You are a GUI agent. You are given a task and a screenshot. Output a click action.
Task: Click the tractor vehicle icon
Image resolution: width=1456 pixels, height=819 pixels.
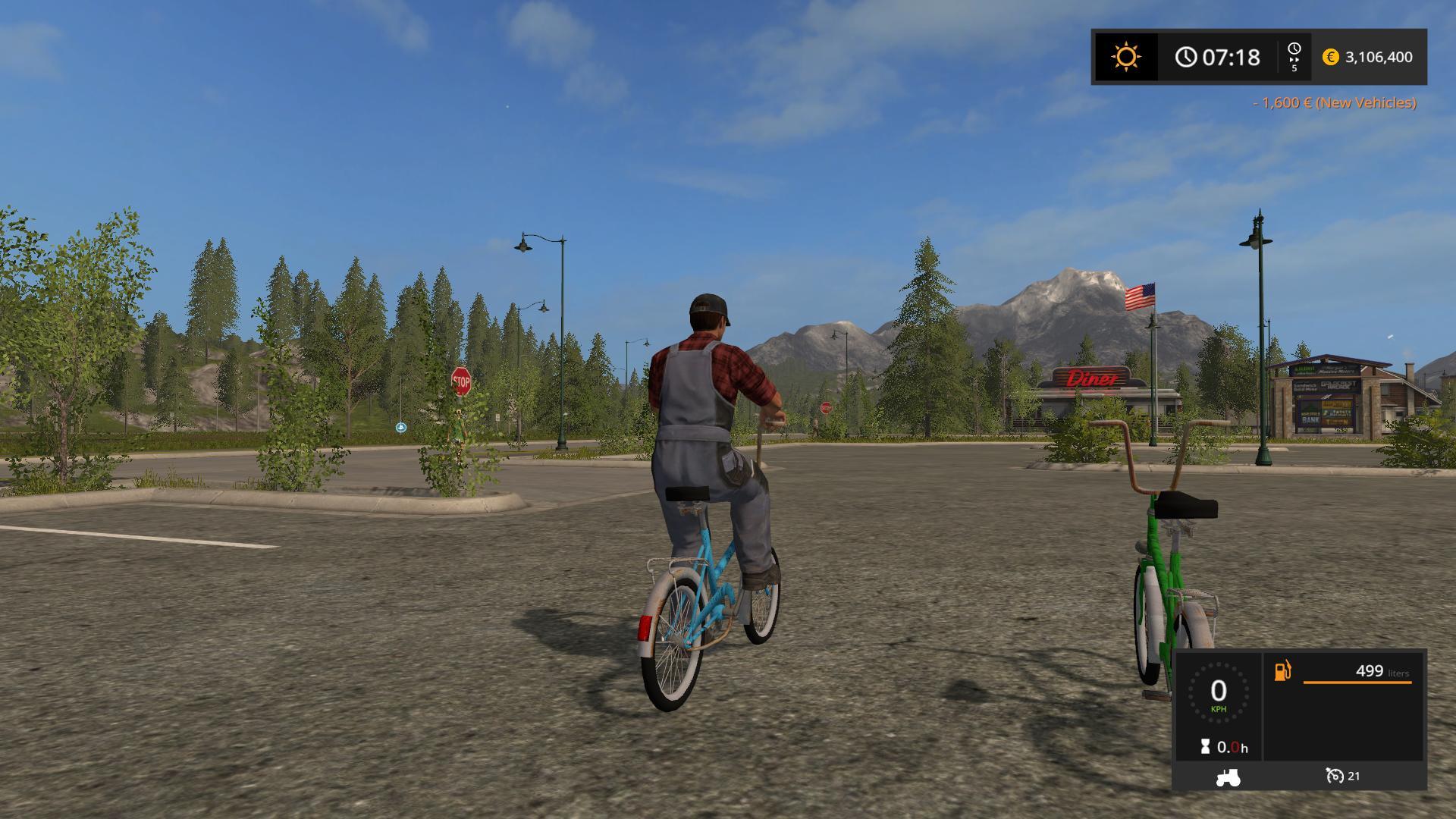coord(1227,777)
